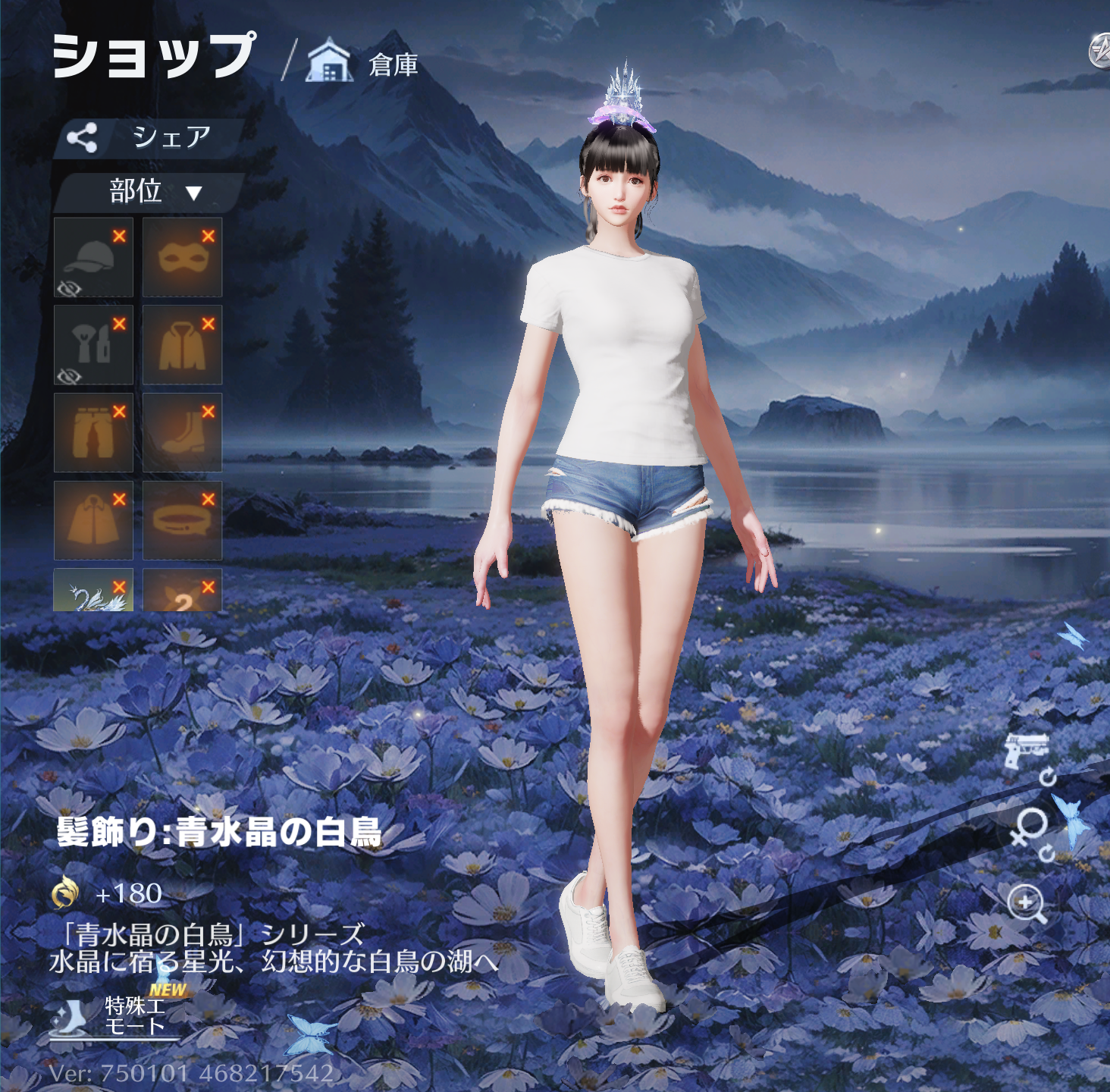The height and width of the screenshot is (1092, 1110).
Task: Switch character gender with the gender icon
Action: [1030, 828]
